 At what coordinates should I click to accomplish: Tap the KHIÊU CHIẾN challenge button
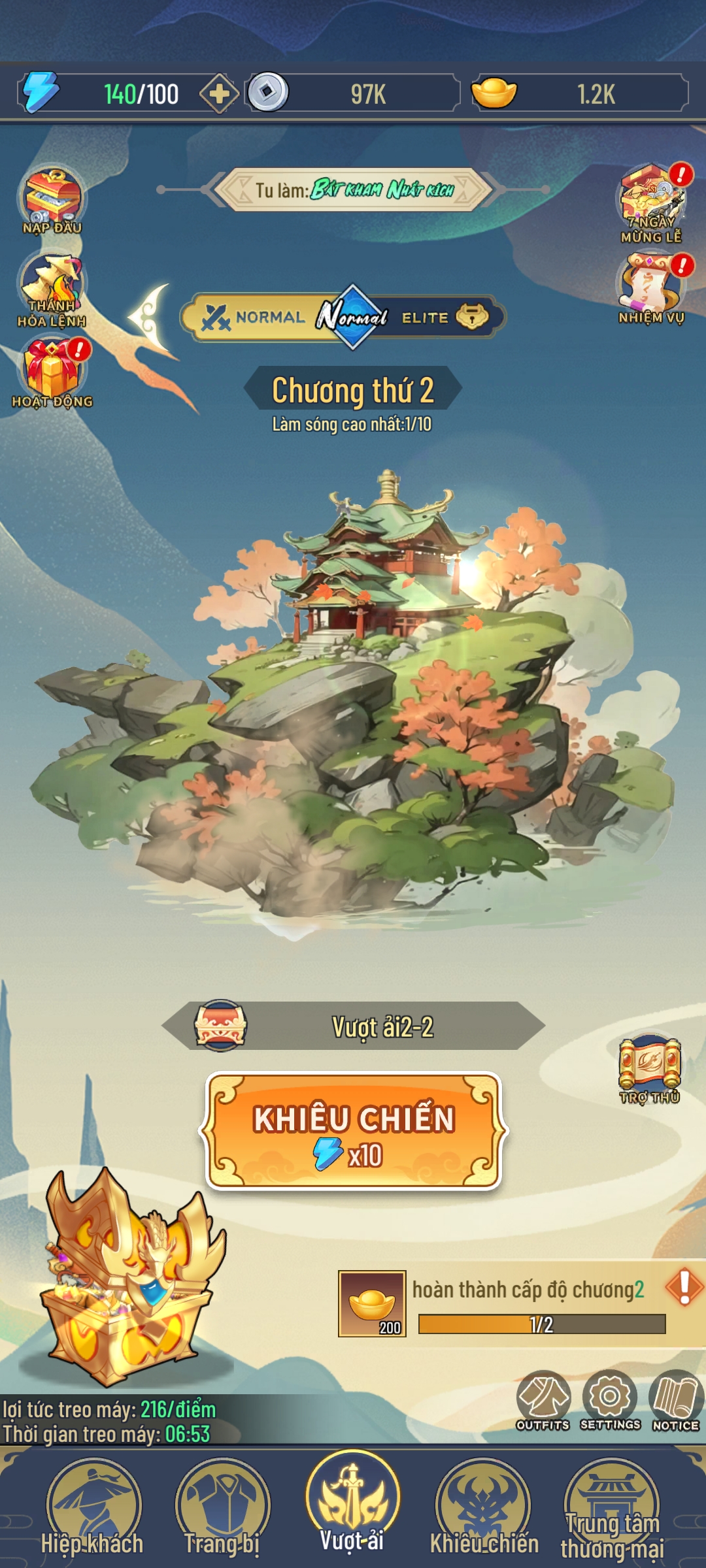coord(353,1130)
